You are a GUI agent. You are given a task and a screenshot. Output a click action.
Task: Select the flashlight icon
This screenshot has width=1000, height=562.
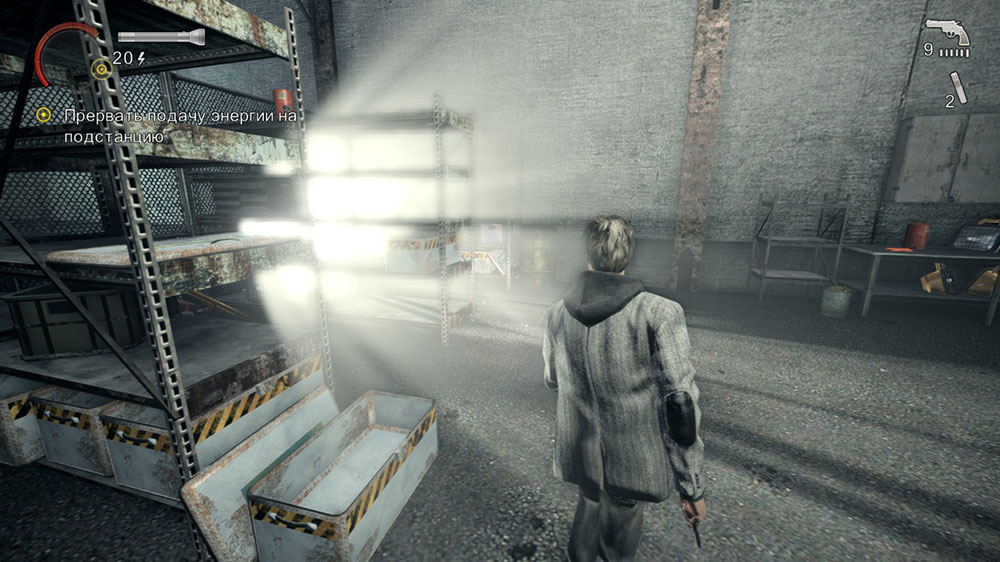pyautogui.click(x=161, y=37)
